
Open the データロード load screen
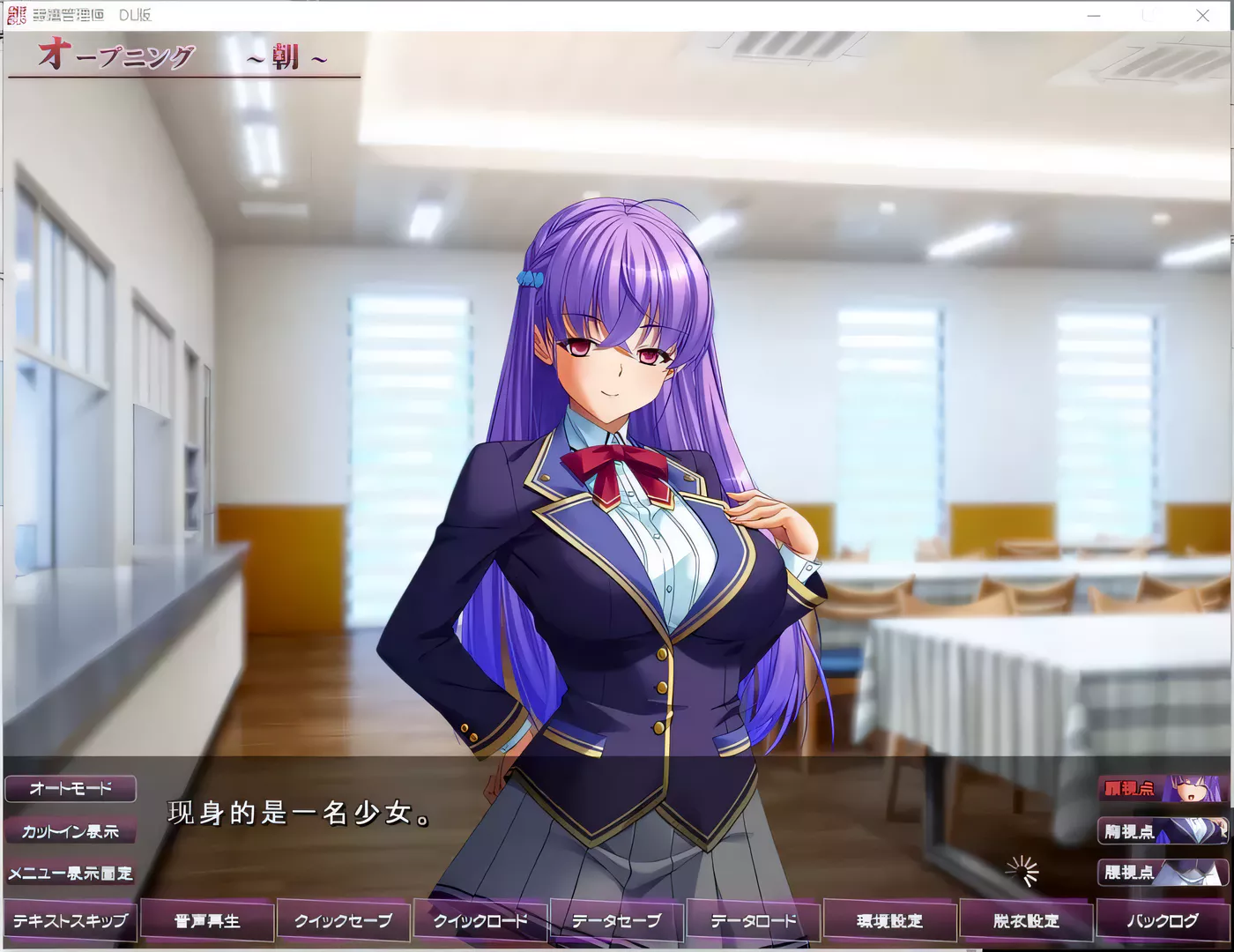click(752, 919)
